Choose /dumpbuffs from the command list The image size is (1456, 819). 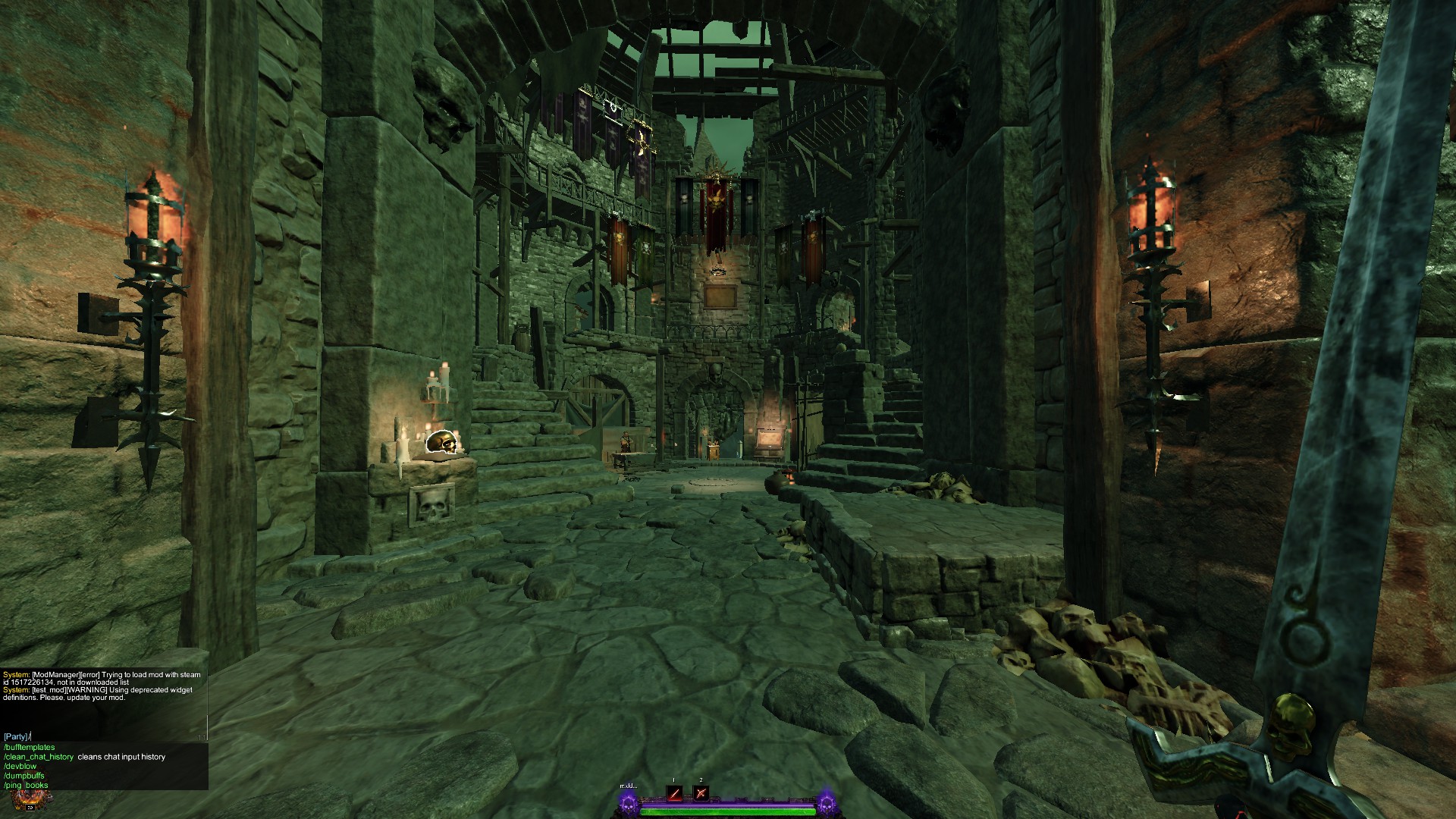(x=24, y=777)
